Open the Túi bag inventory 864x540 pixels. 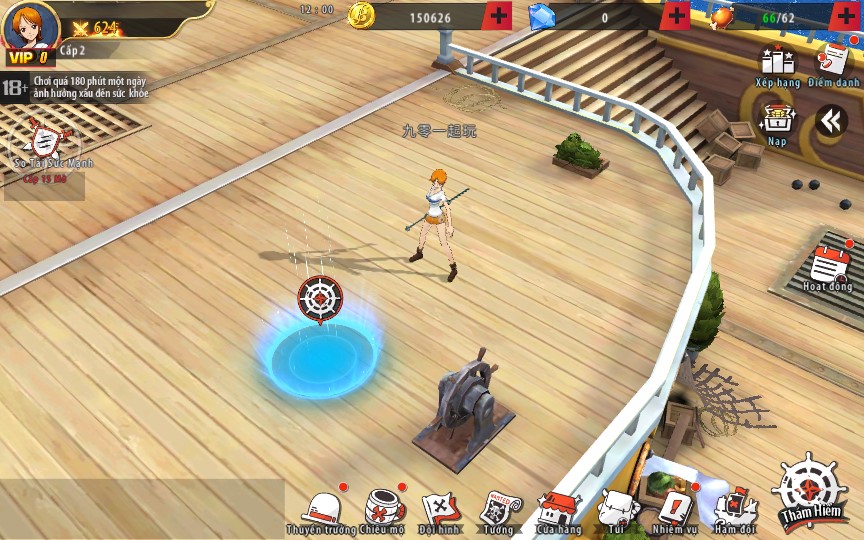617,509
